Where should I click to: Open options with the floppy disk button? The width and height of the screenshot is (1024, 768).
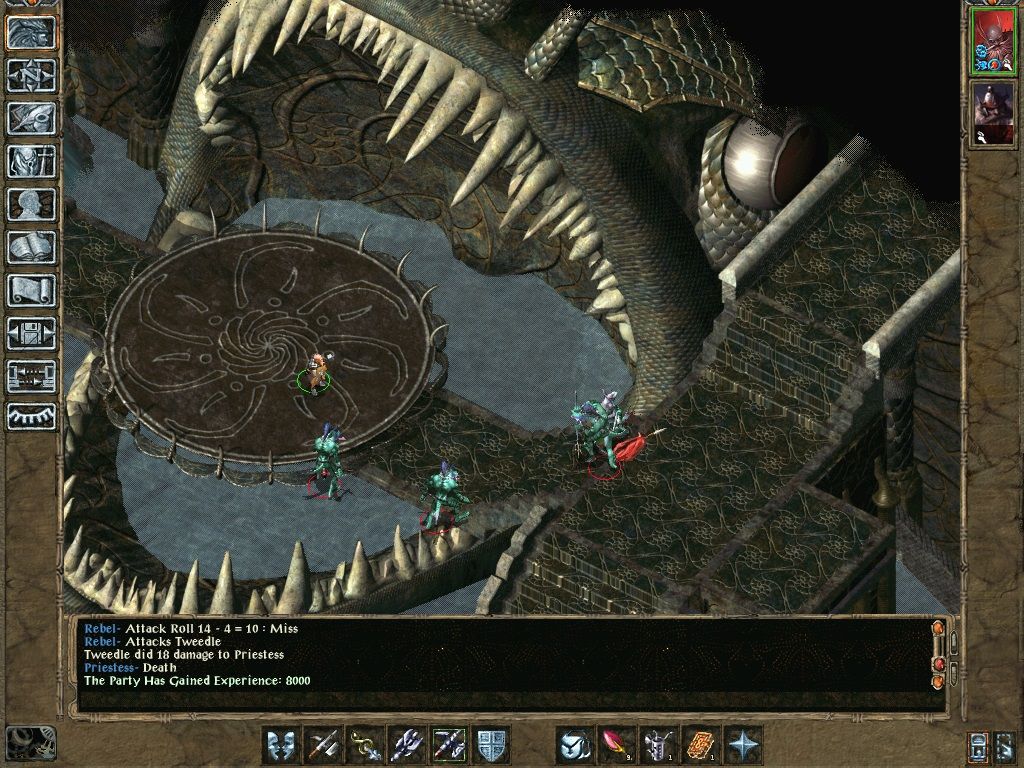click(31, 333)
